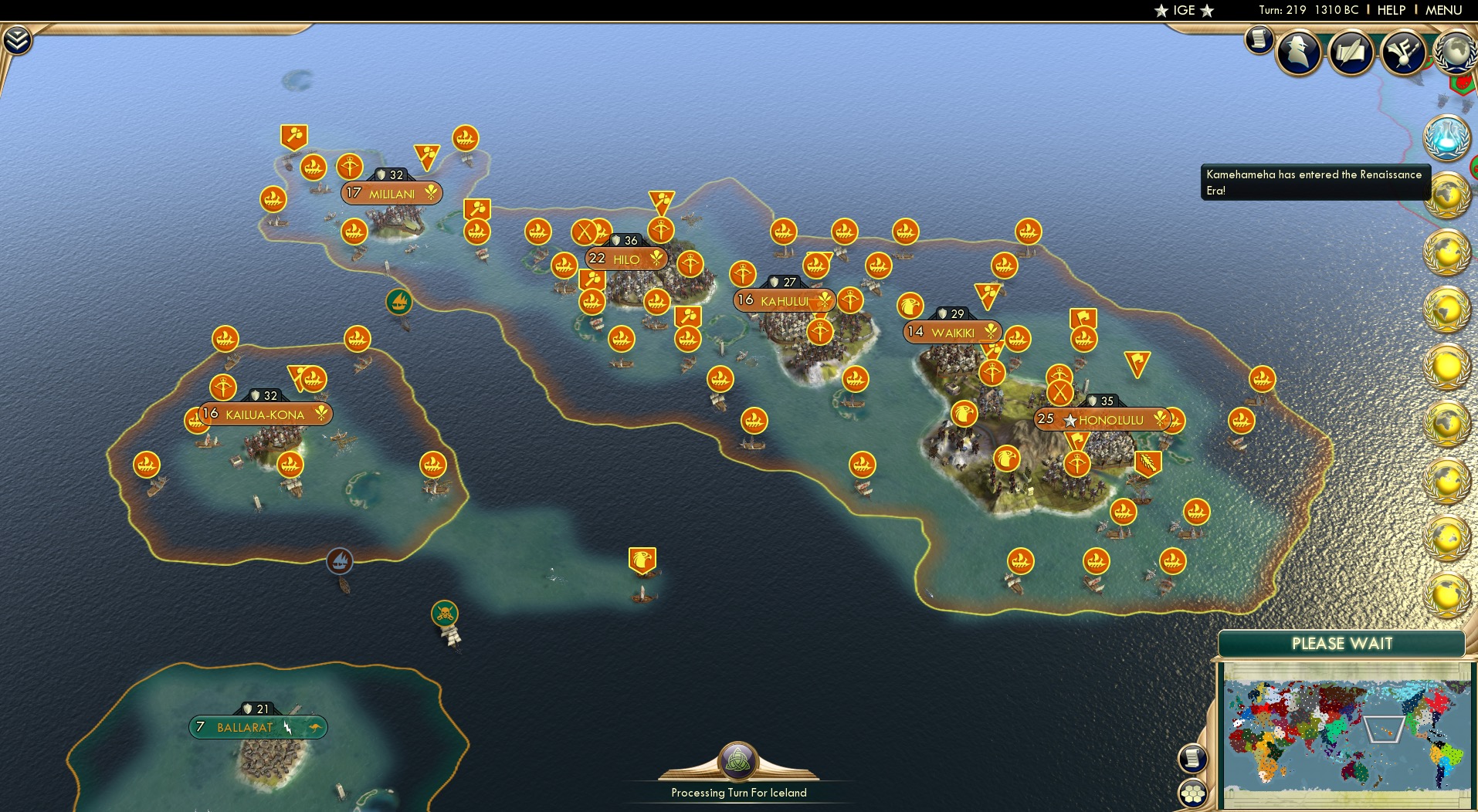Dismiss the Kamehameha Renaissance Era notification
This screenshot has height=812, width=1478.
tap(1314, 181)
